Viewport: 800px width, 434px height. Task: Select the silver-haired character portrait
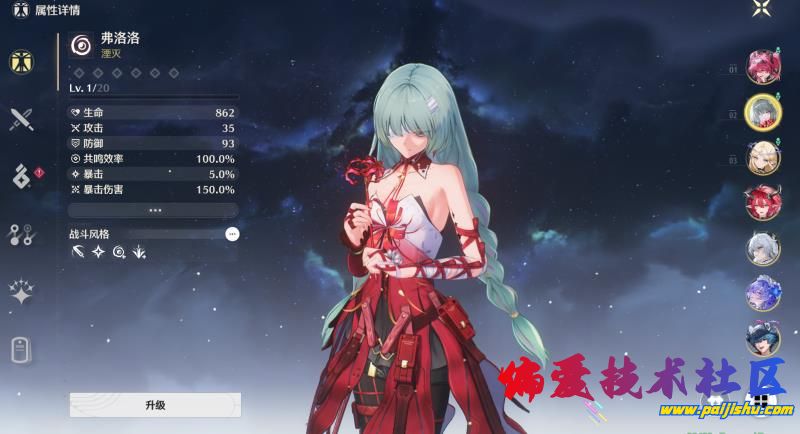pyautogui.click(x=763, y=248)
